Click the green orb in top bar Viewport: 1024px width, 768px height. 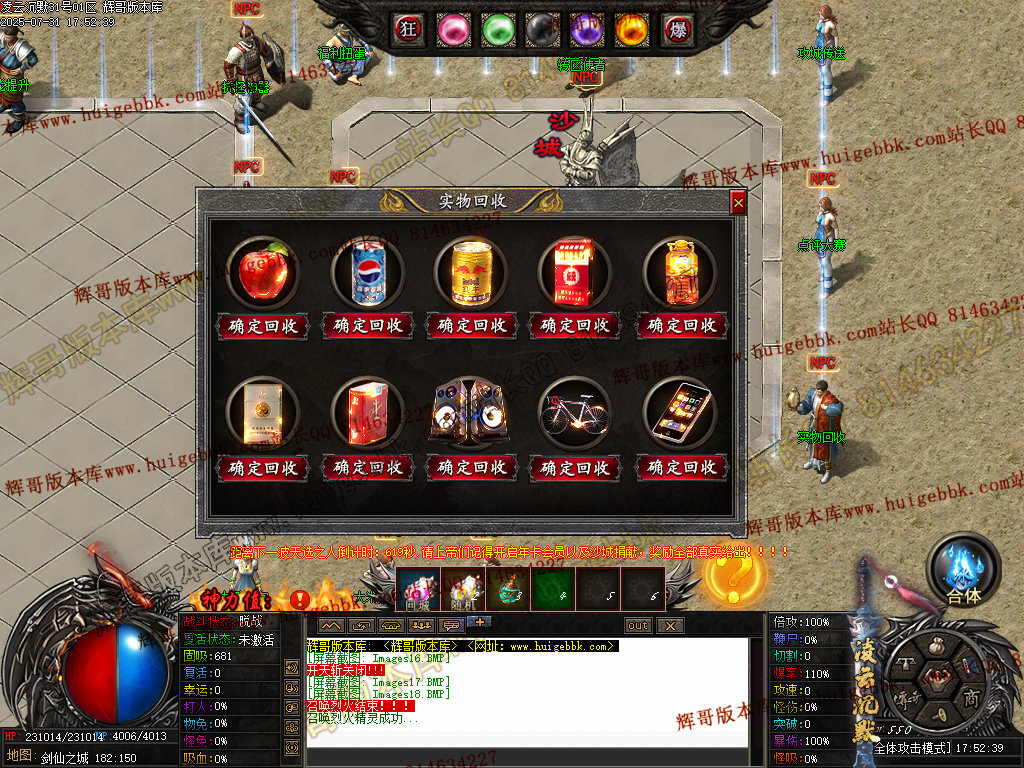tap(497, 29)
